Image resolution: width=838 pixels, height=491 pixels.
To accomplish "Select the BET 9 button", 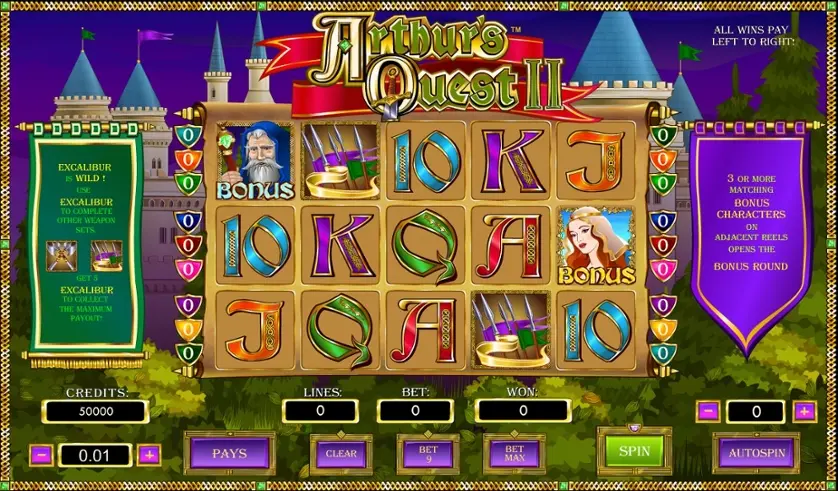I will (x=428, y=453).
